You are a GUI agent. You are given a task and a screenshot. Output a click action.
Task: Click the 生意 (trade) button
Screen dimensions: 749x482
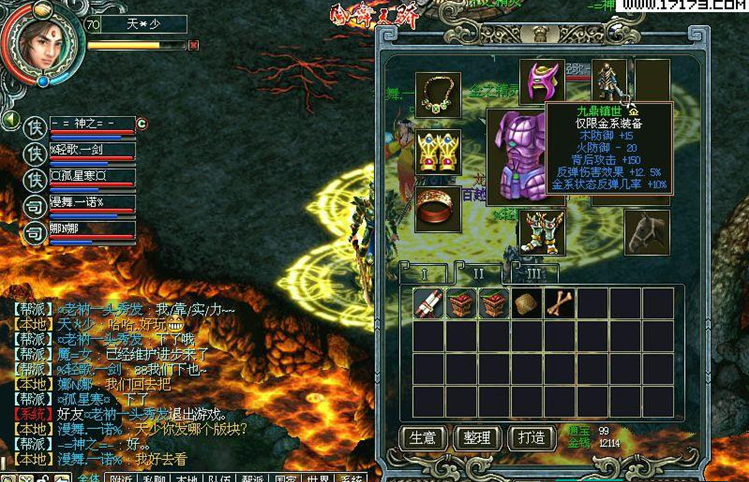422,438
